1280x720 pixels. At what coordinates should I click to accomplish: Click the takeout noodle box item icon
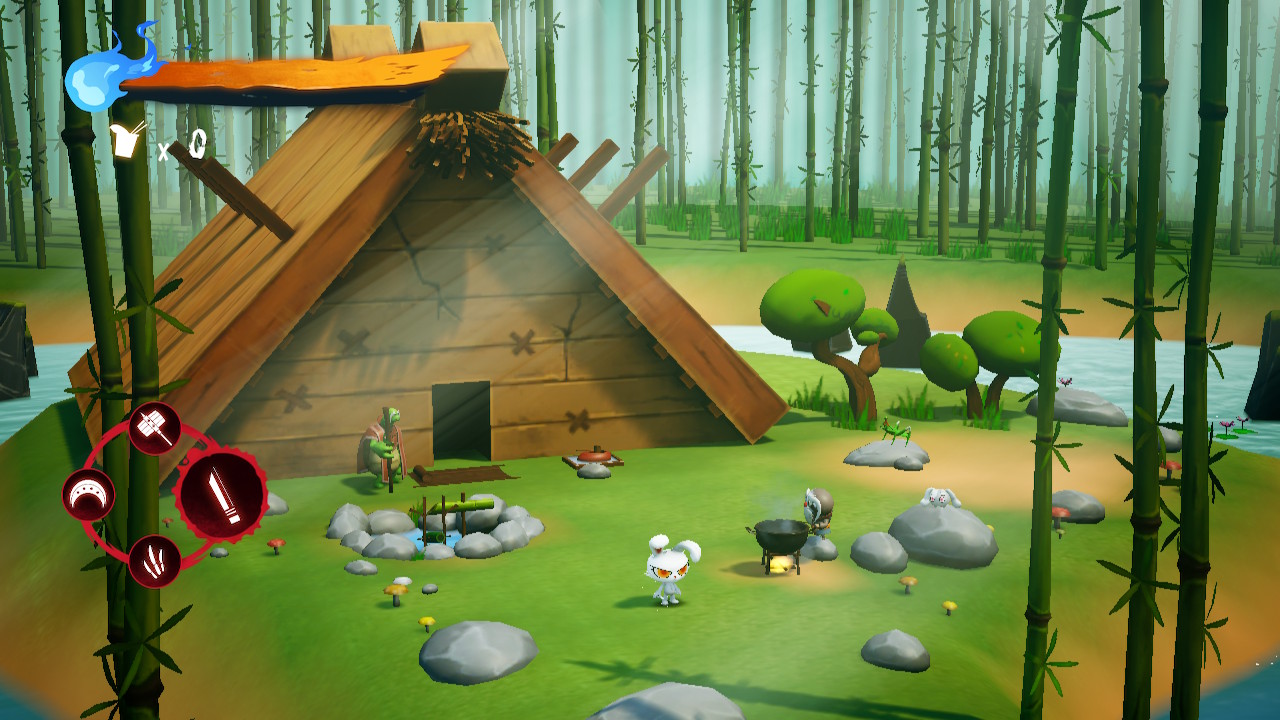128,140
